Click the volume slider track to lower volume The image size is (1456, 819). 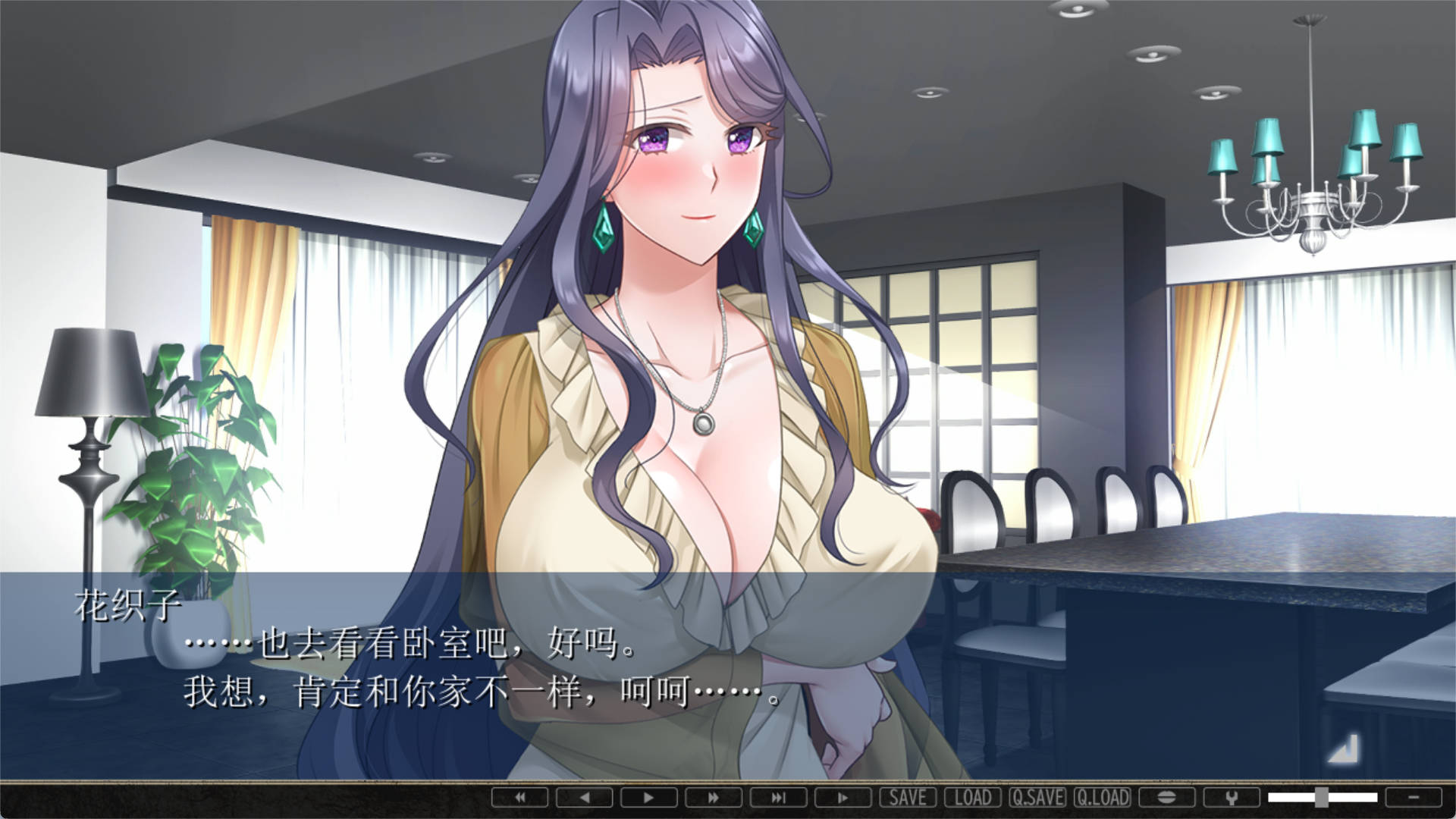[1289, 798]
